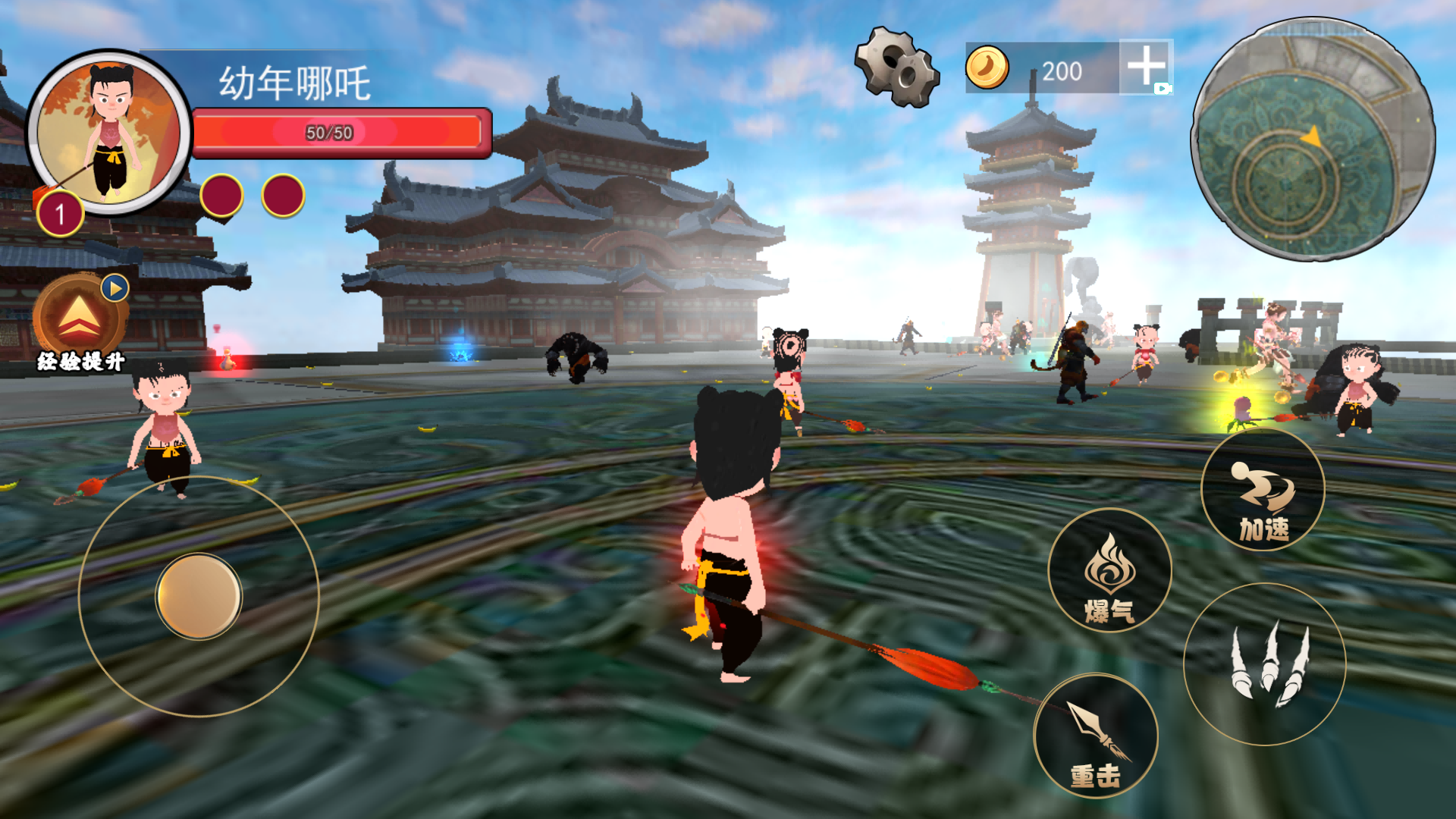Open settings with the gear icon

click(897, 67)
